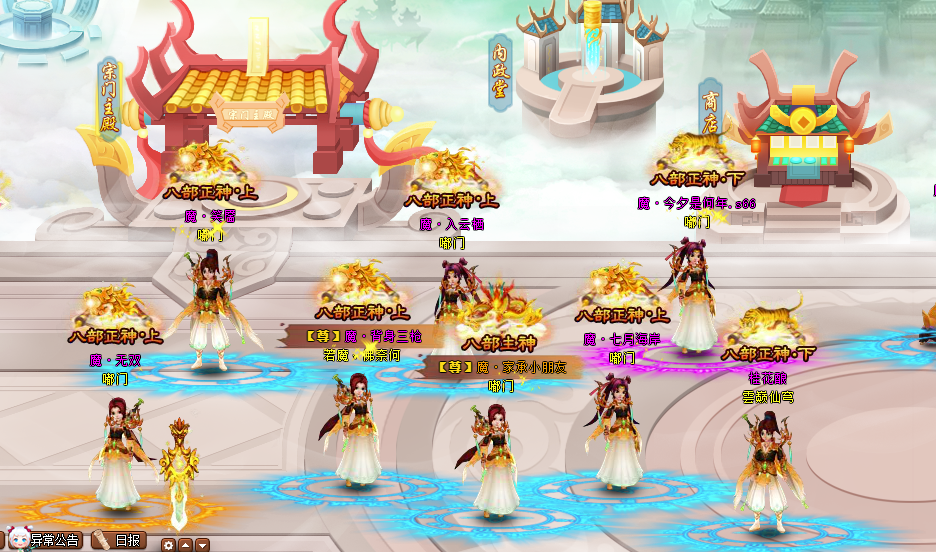Image resolution: width=936 pixels, height=552 pixels.
Task: Select the 宗门主殿 building label
Action: (110, 98)
